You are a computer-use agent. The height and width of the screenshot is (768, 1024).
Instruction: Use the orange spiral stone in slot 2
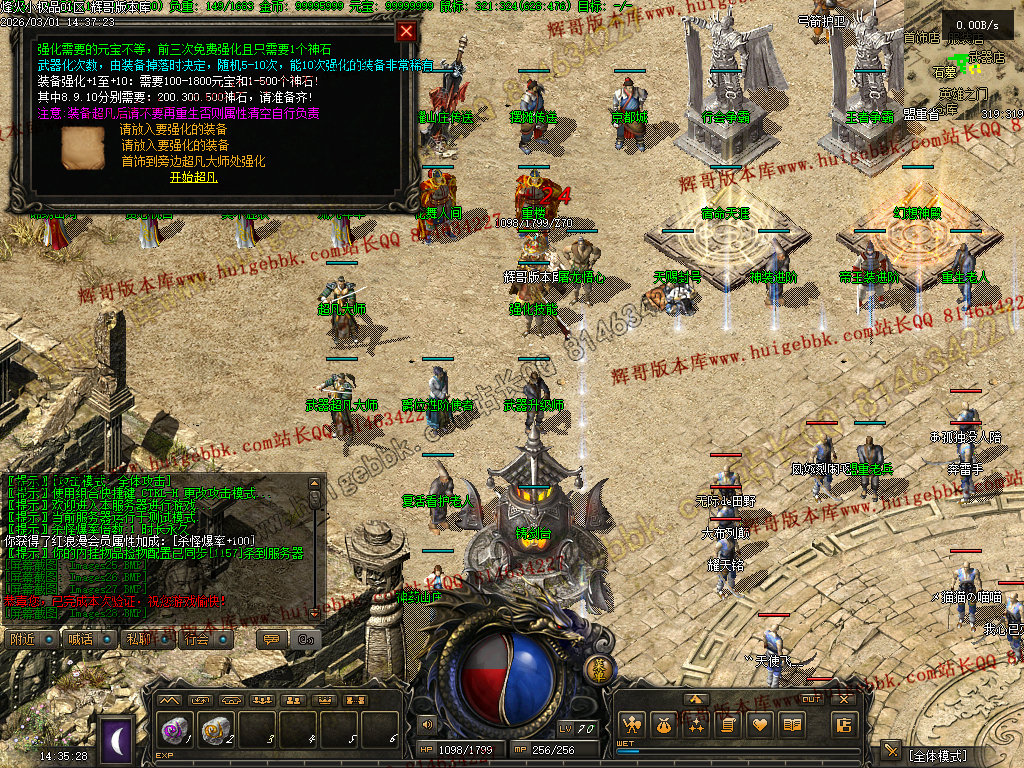point(215,729)
